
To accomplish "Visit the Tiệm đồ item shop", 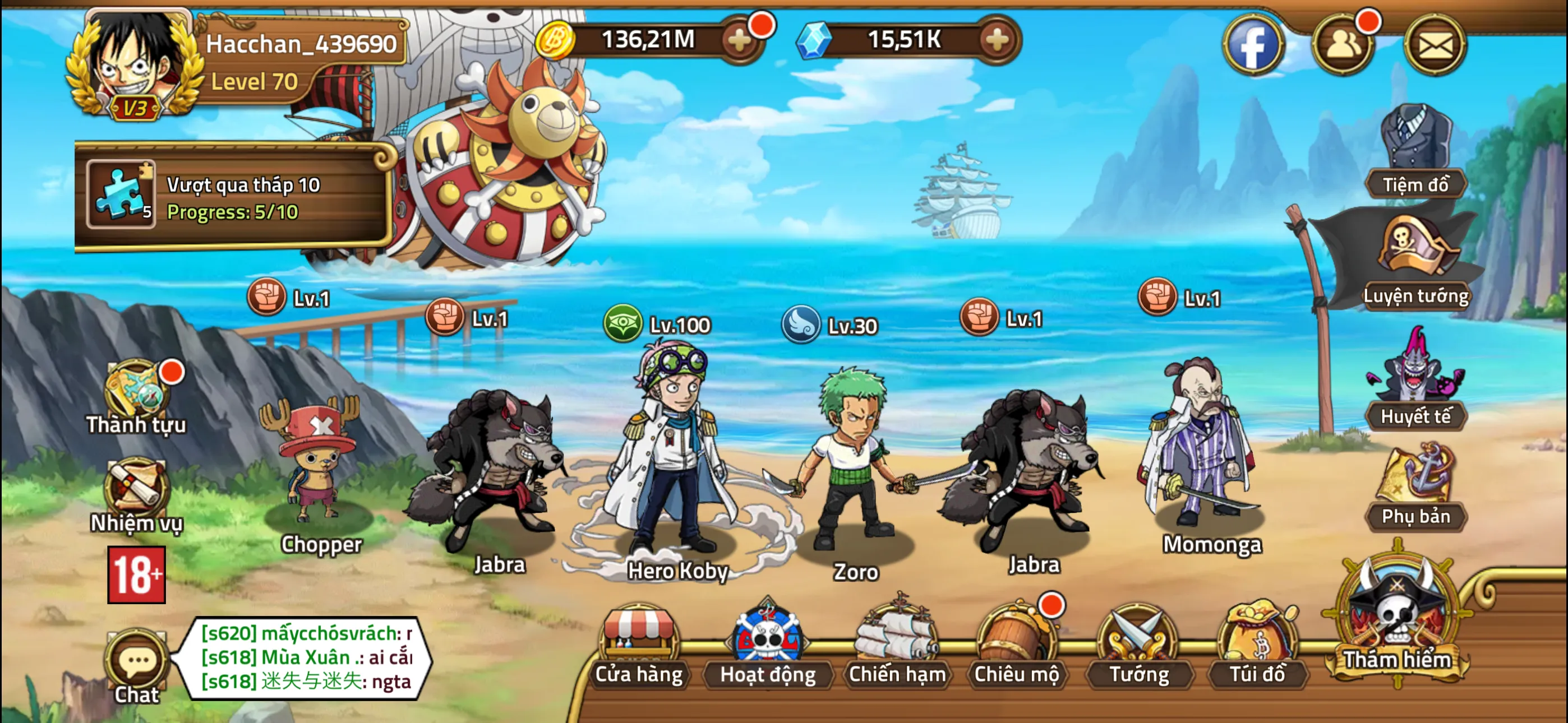I will click(1415, 152).
